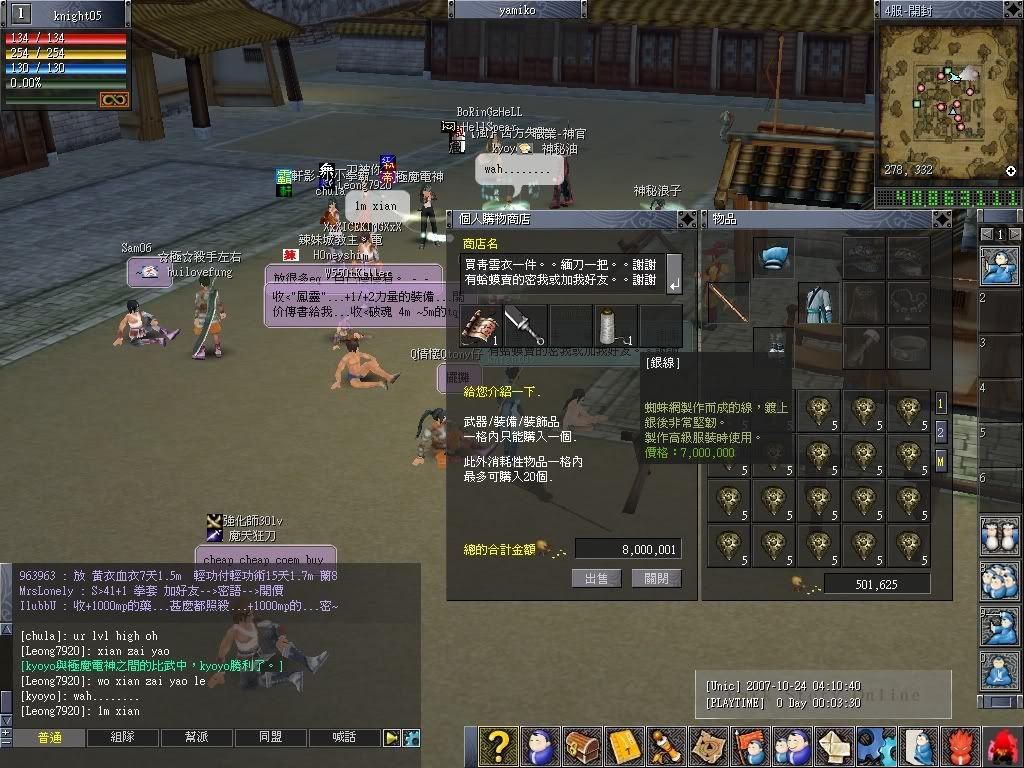Viewport: 1024px width, 768px height.
Task: Switch chat to the 組隊 (party) channel
Action: 123,738
